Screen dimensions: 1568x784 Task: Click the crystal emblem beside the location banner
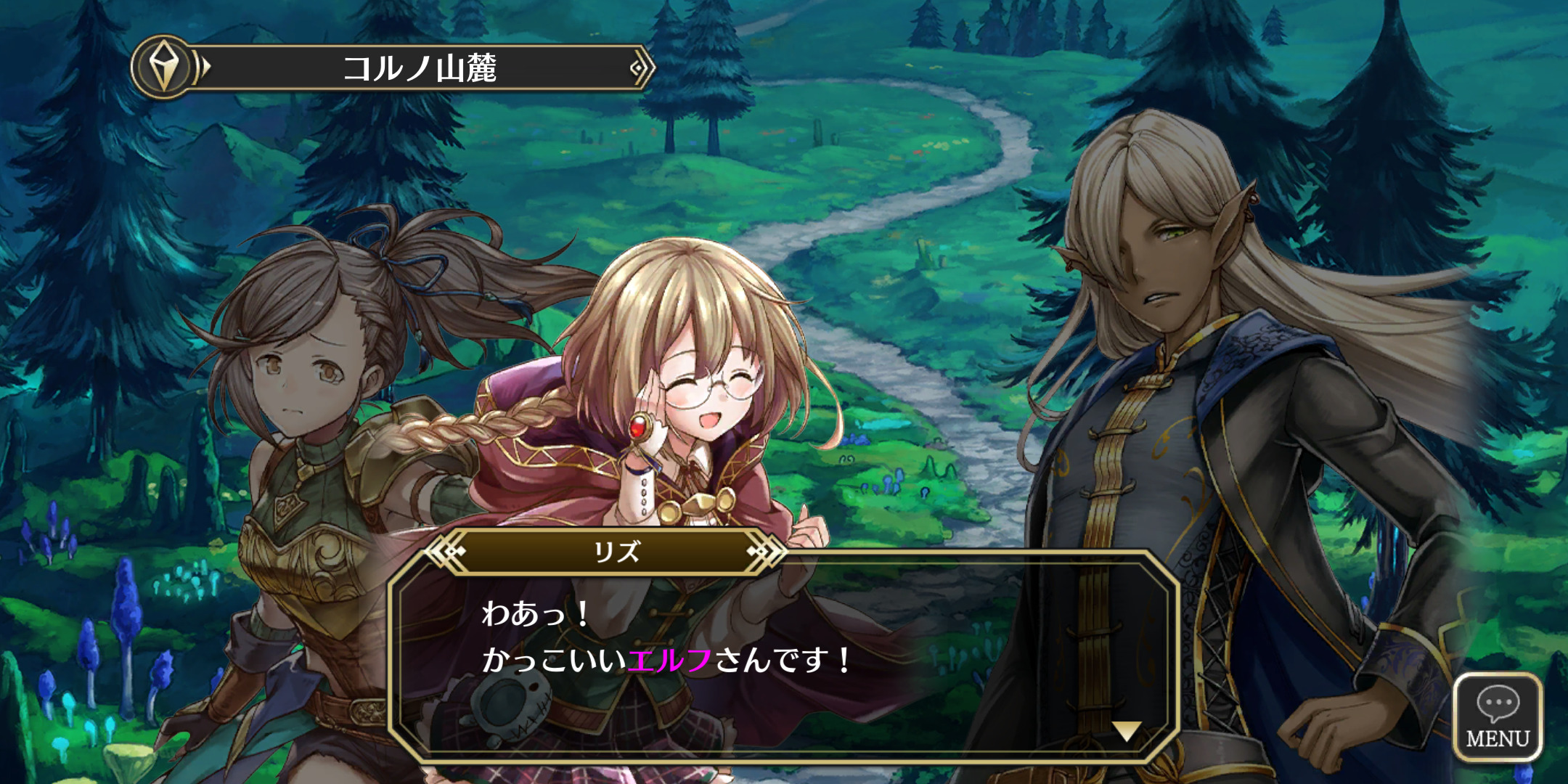point(164,67)
